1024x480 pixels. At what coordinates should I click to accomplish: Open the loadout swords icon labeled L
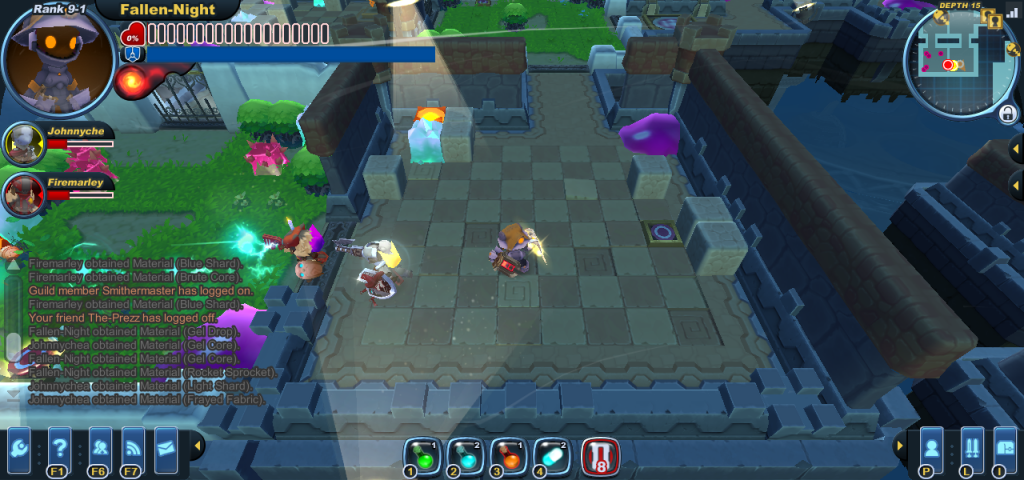pyautogui.click(x=969, y=444)
